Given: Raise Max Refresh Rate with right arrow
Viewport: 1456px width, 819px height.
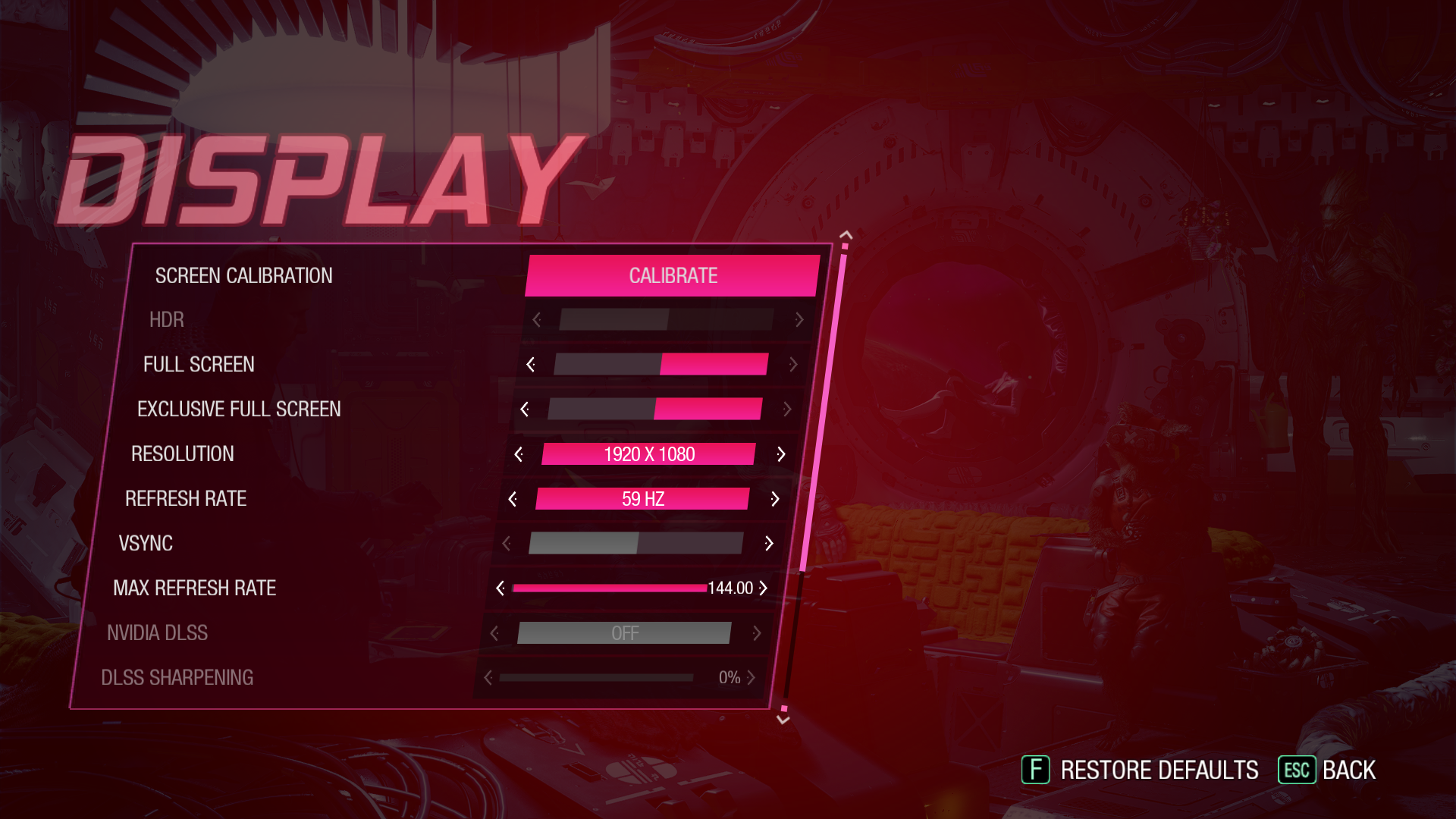Looking at the screenshot, I should click(x=764, y=588).
